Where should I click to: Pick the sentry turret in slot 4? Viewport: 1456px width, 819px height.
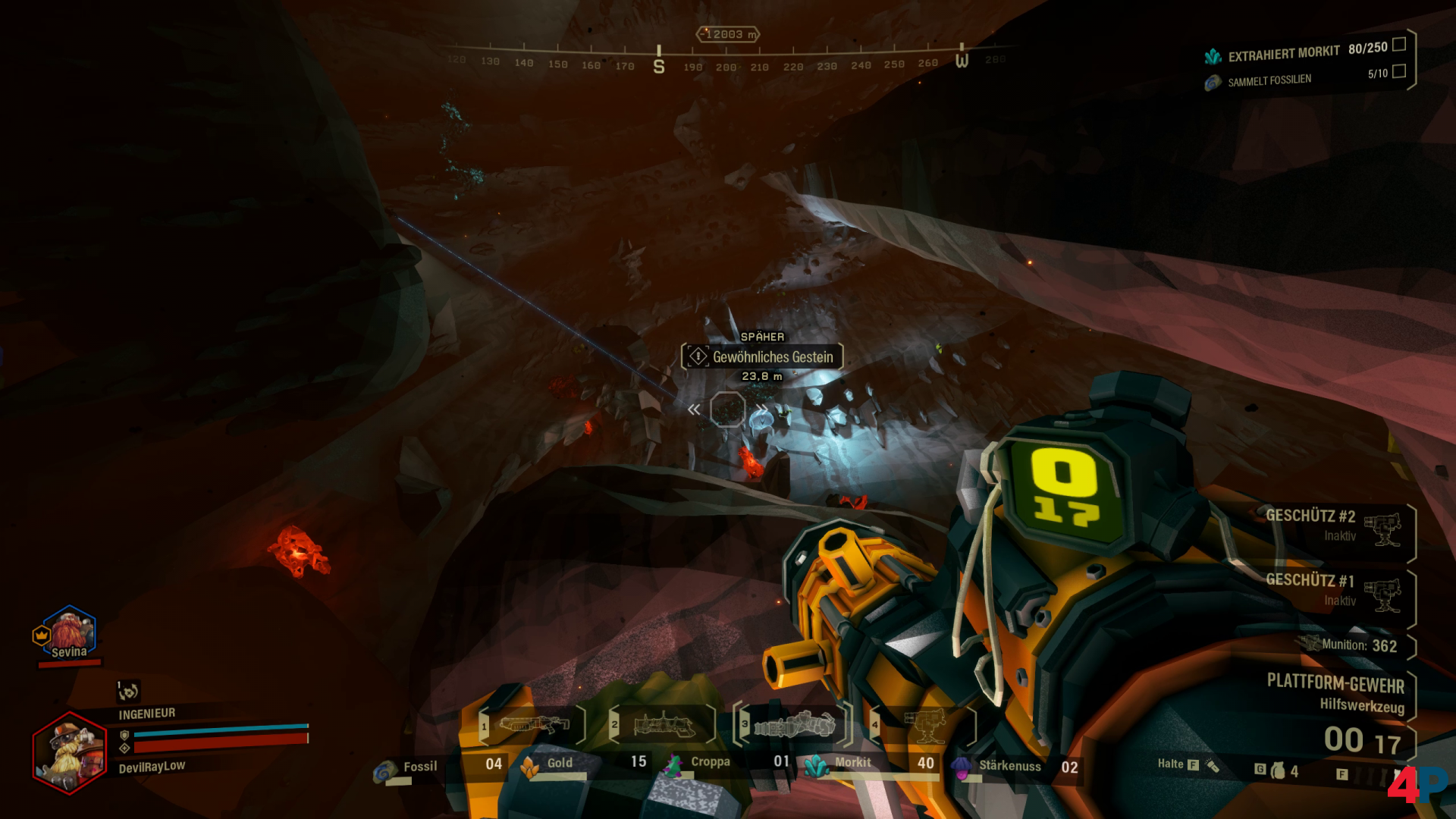coord(924,725)
